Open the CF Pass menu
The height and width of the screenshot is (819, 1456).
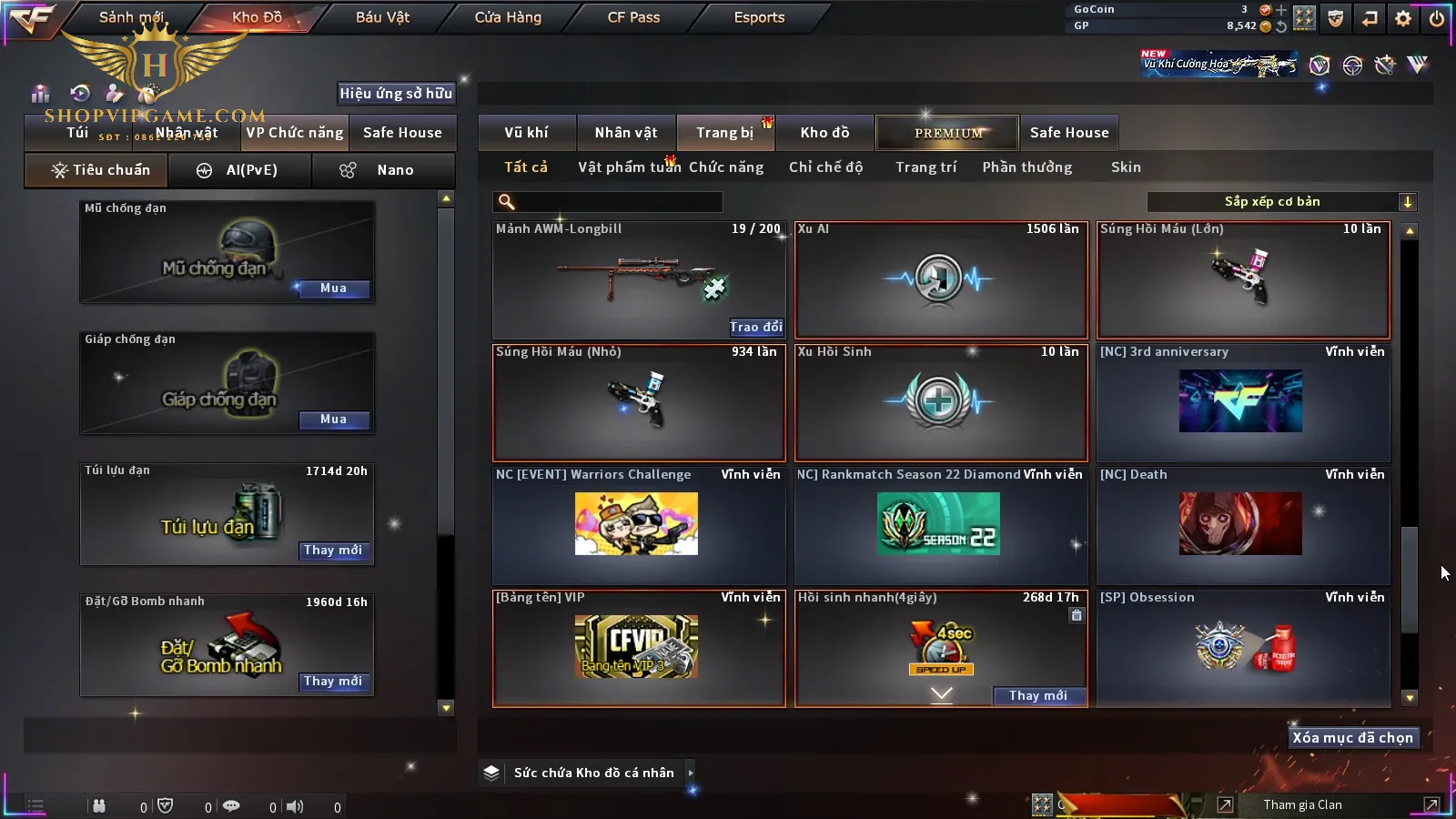pyautogui.click(x=633, y=17)
